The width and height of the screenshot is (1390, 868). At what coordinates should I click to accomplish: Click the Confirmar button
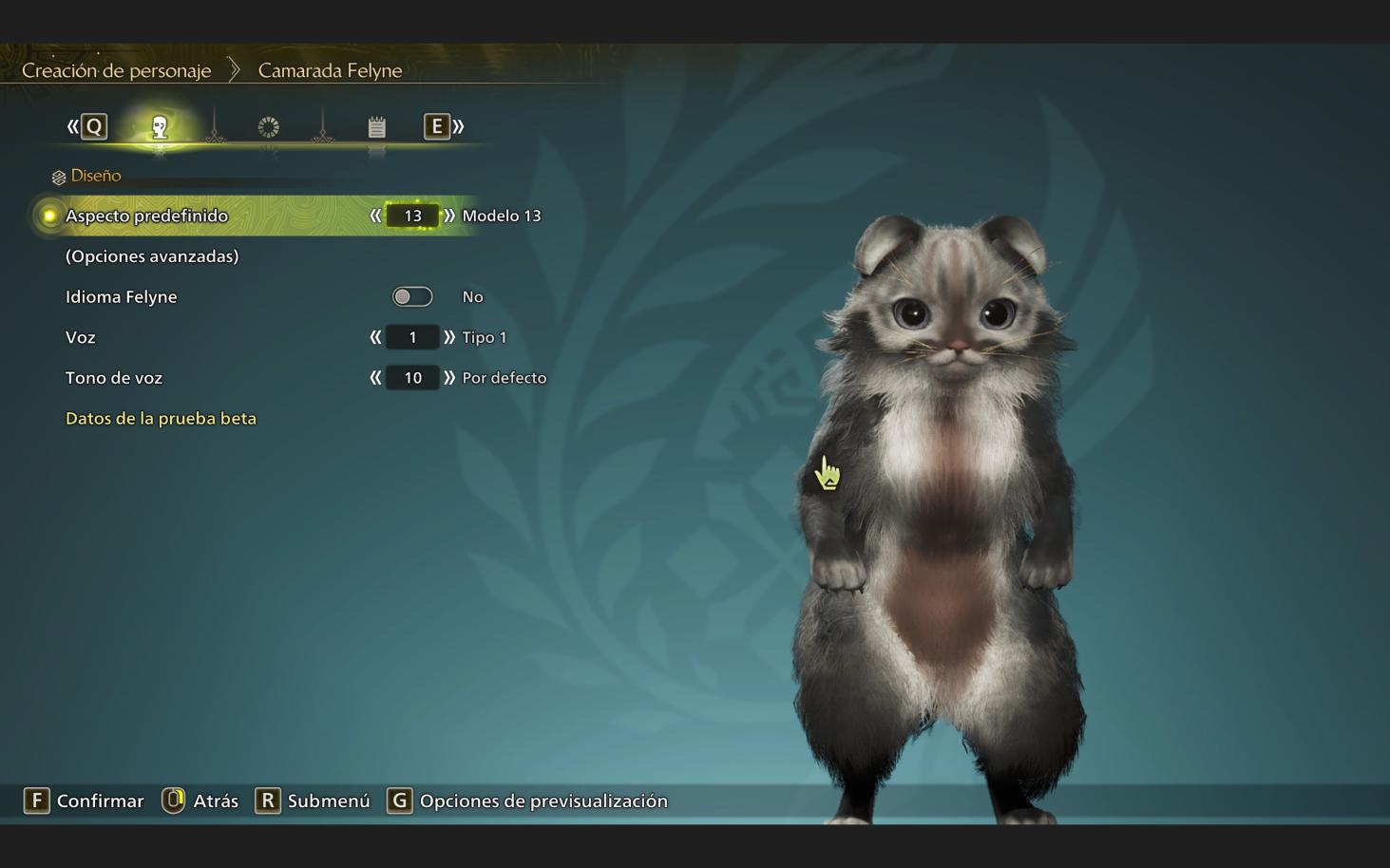pyautogui.click(x=84, y=802)
